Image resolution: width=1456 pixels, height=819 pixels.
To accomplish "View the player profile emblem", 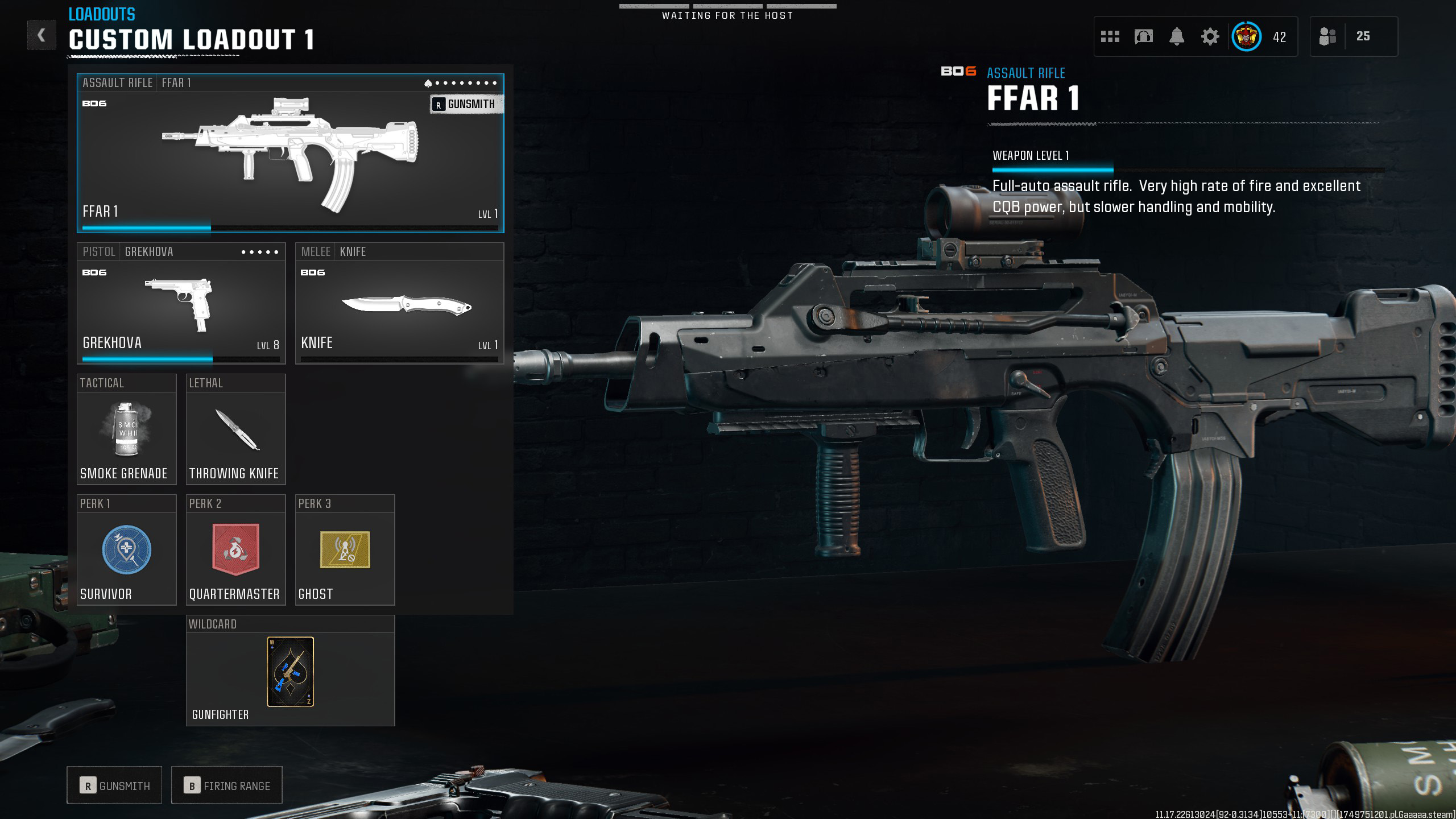I will (1246, 37).
